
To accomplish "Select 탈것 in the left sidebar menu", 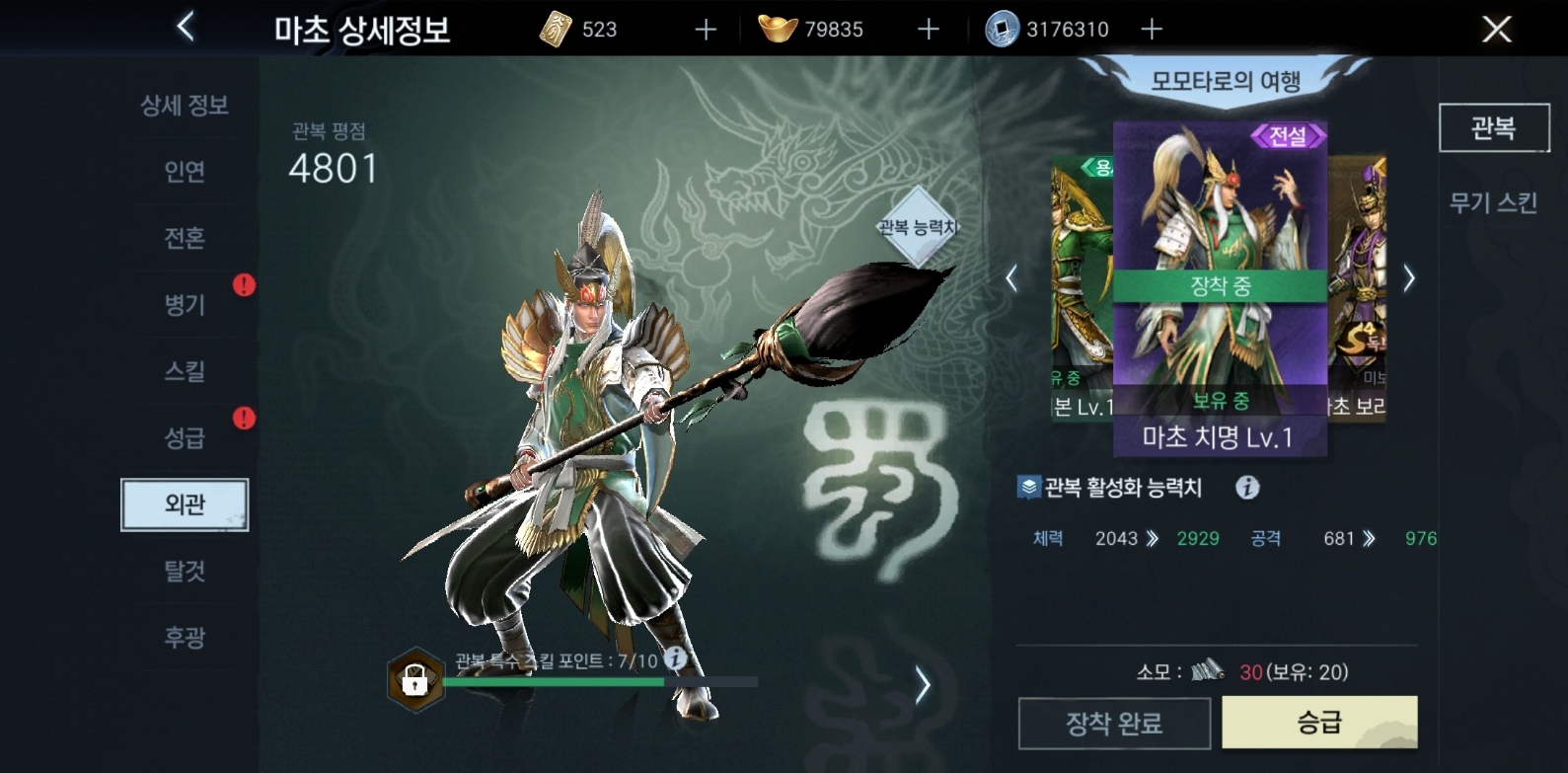I will pos(183,572).
